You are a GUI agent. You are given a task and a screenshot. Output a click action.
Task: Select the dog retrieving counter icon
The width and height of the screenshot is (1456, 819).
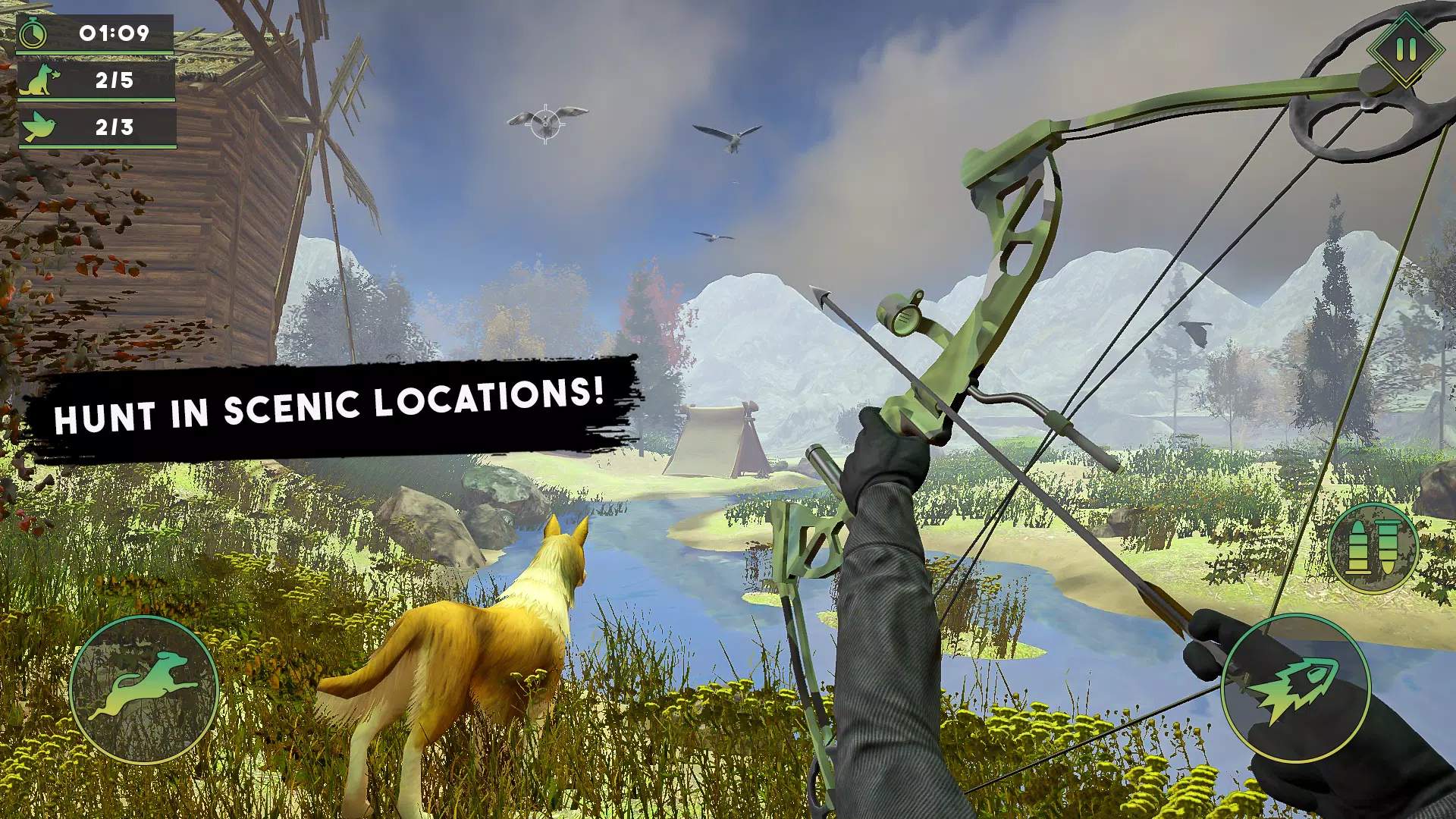point(36,81)
